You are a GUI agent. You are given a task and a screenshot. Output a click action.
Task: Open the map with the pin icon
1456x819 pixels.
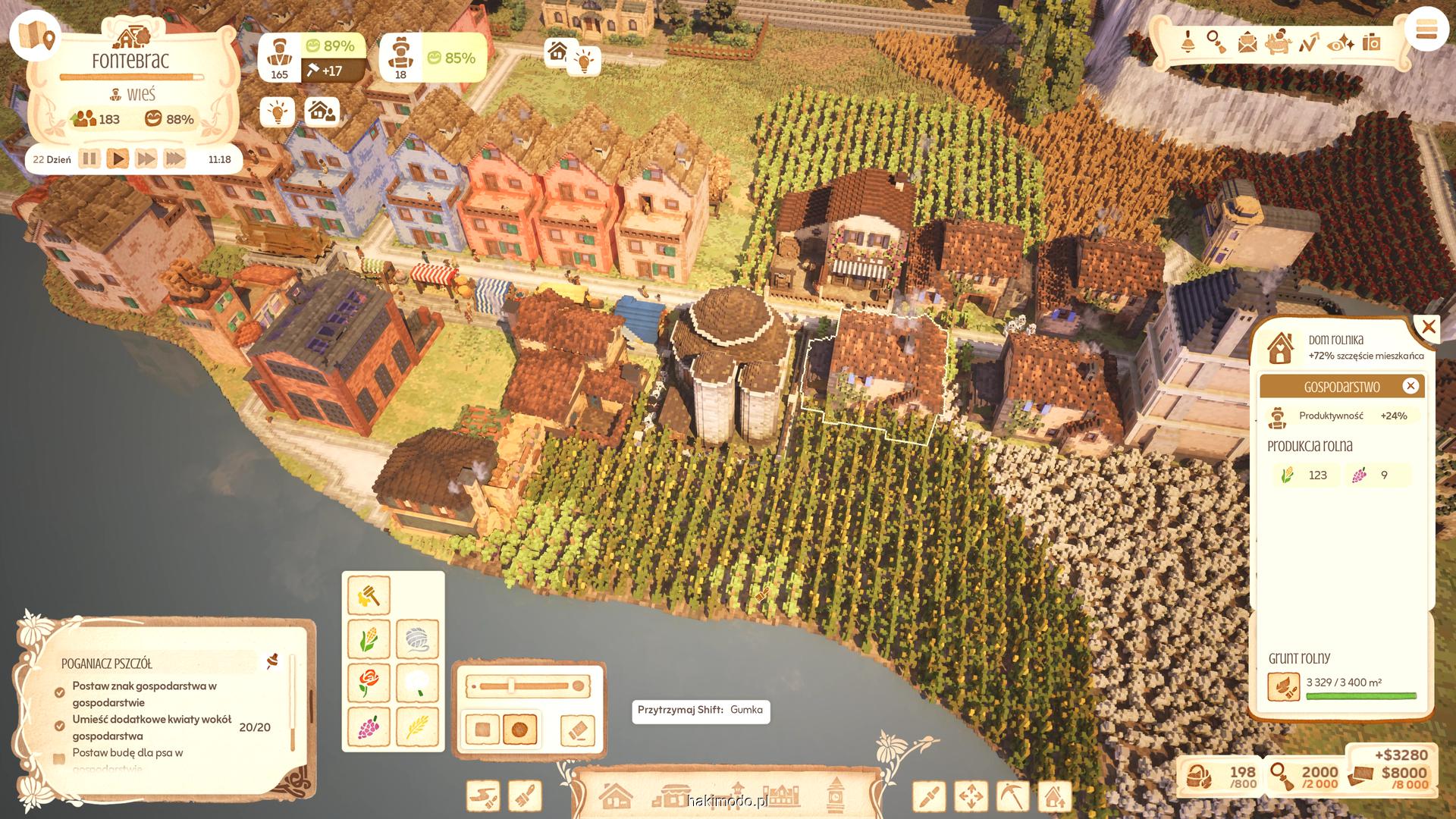point(36,35)
